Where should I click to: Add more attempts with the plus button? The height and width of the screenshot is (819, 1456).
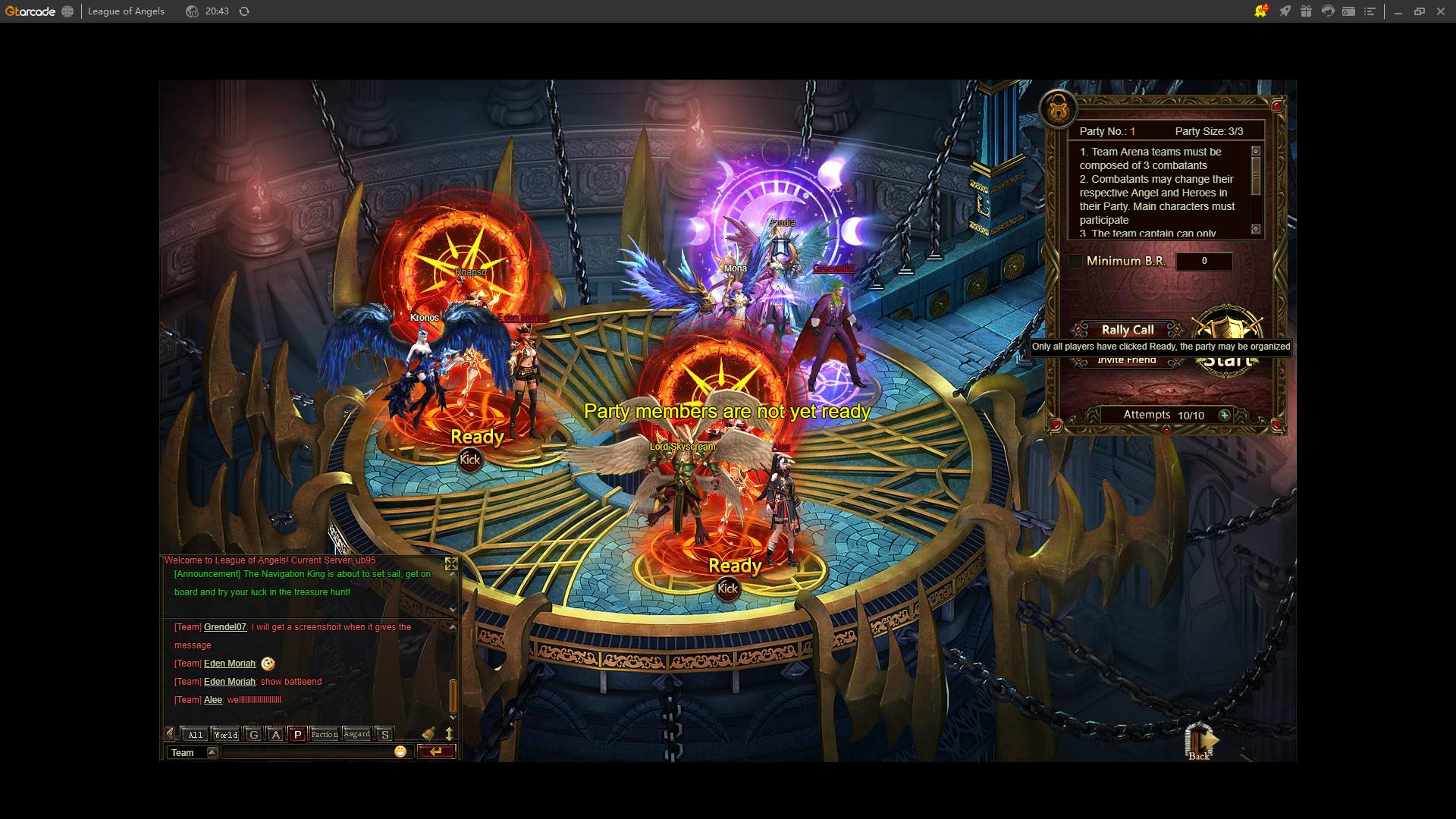pyautogui.click(x=1224, y=415)
